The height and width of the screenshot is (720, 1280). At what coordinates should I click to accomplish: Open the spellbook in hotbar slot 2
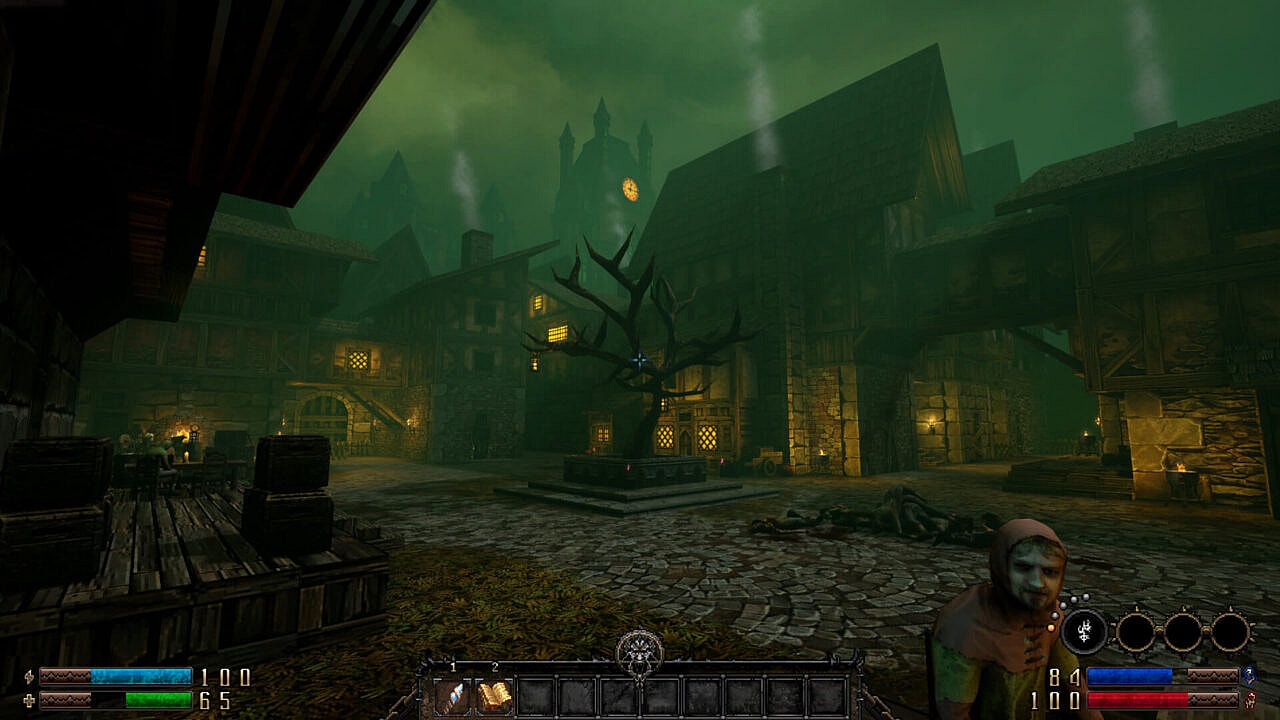point(495,695)
